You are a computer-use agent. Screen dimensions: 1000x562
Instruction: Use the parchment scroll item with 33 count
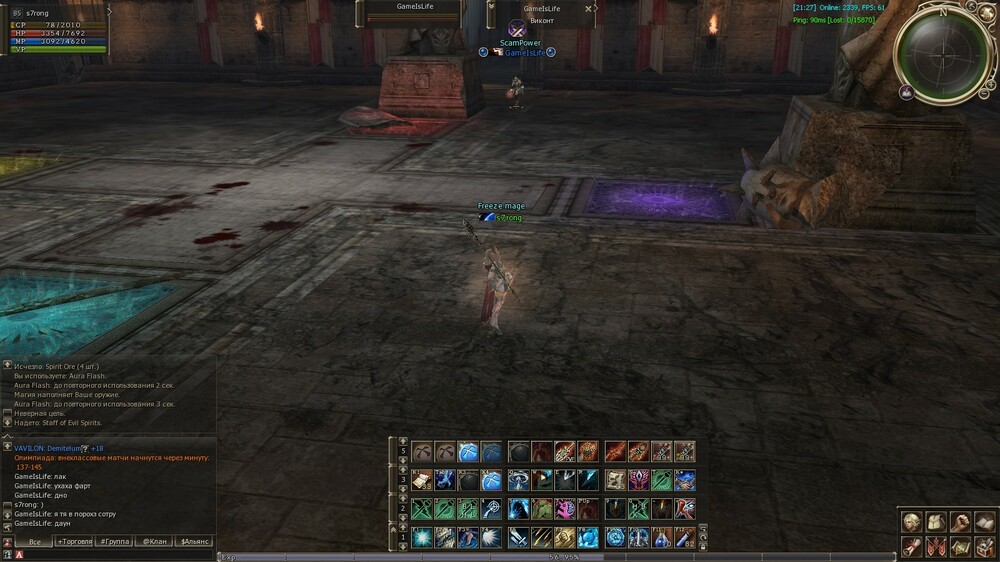point(421,480)
